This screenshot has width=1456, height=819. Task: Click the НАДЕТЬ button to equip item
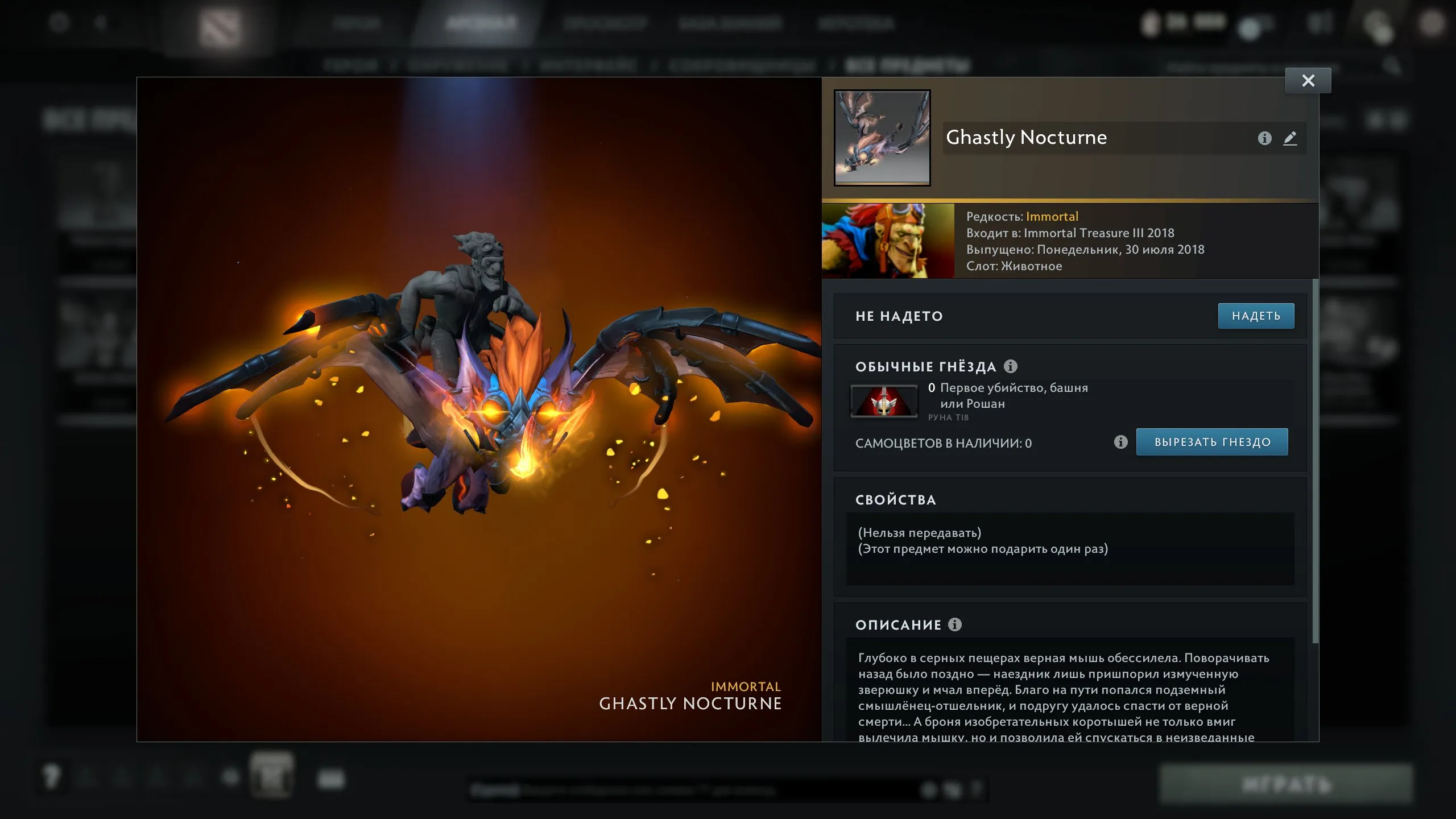pos(1256,316)
